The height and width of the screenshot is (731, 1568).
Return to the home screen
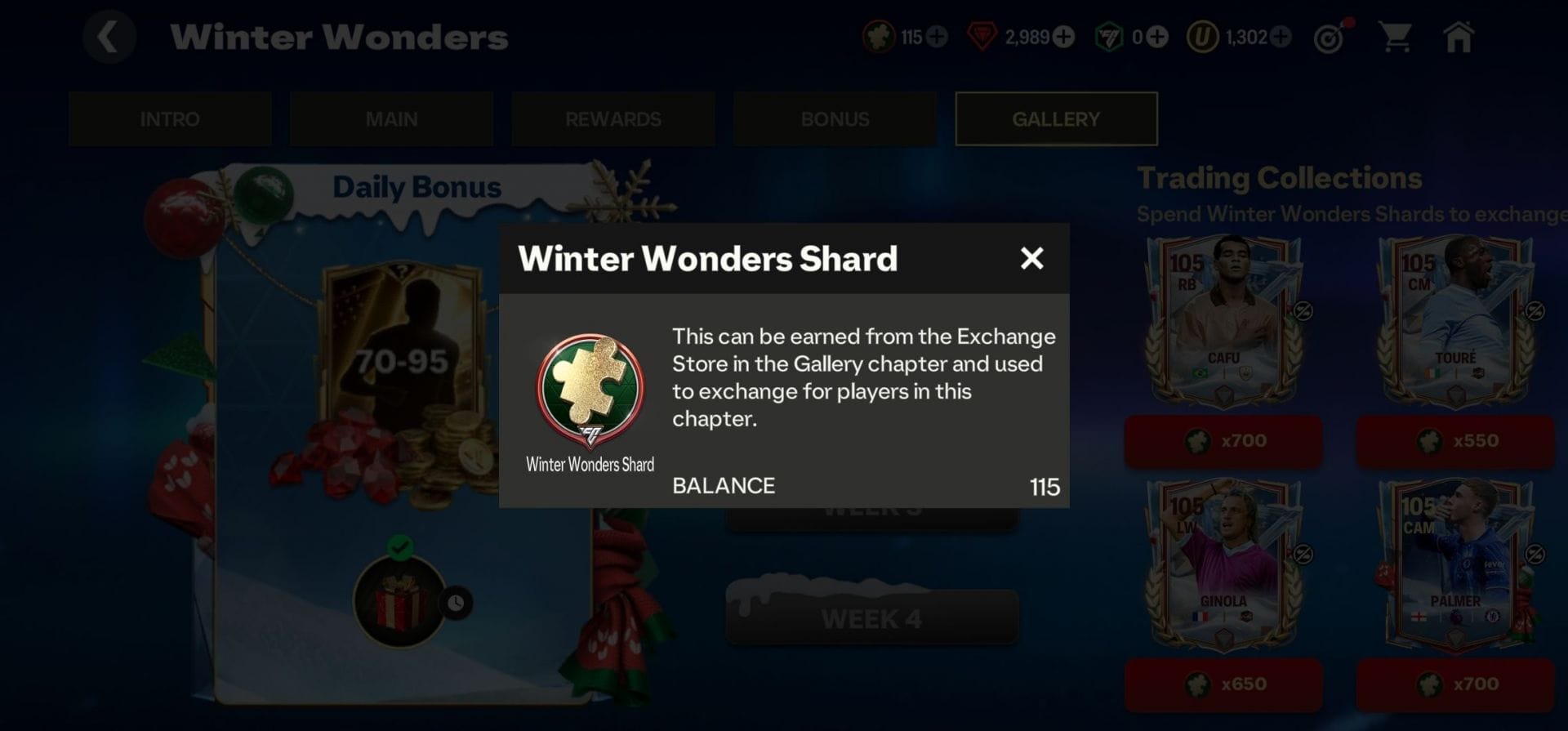[1459, 37]
